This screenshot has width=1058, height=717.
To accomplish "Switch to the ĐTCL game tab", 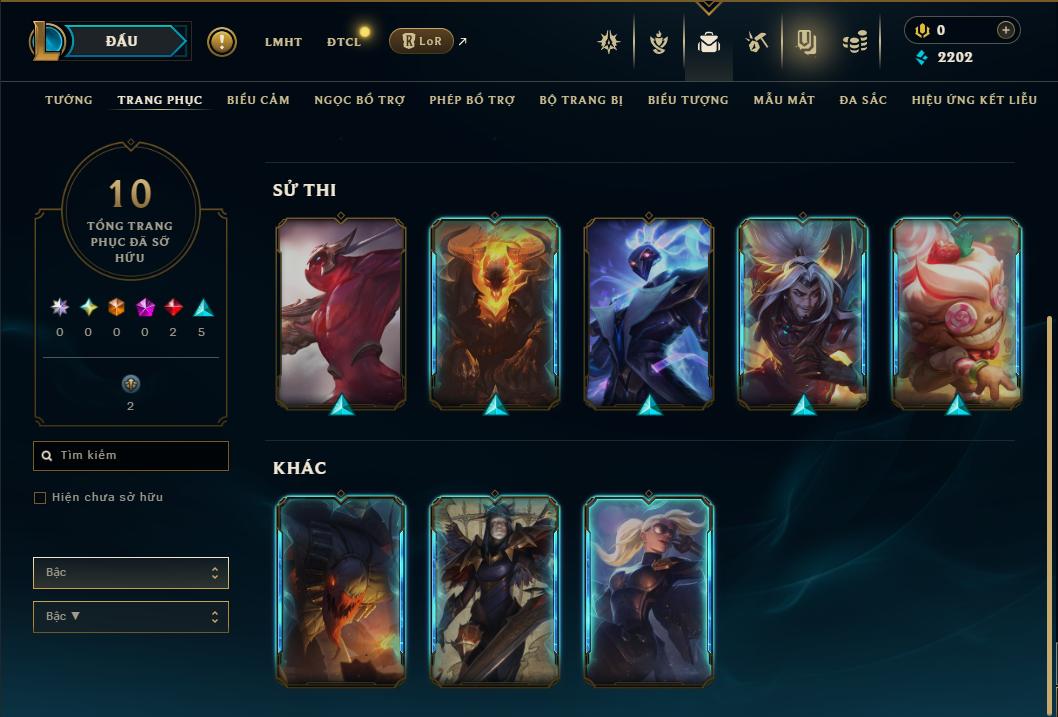I will (344, 42).
